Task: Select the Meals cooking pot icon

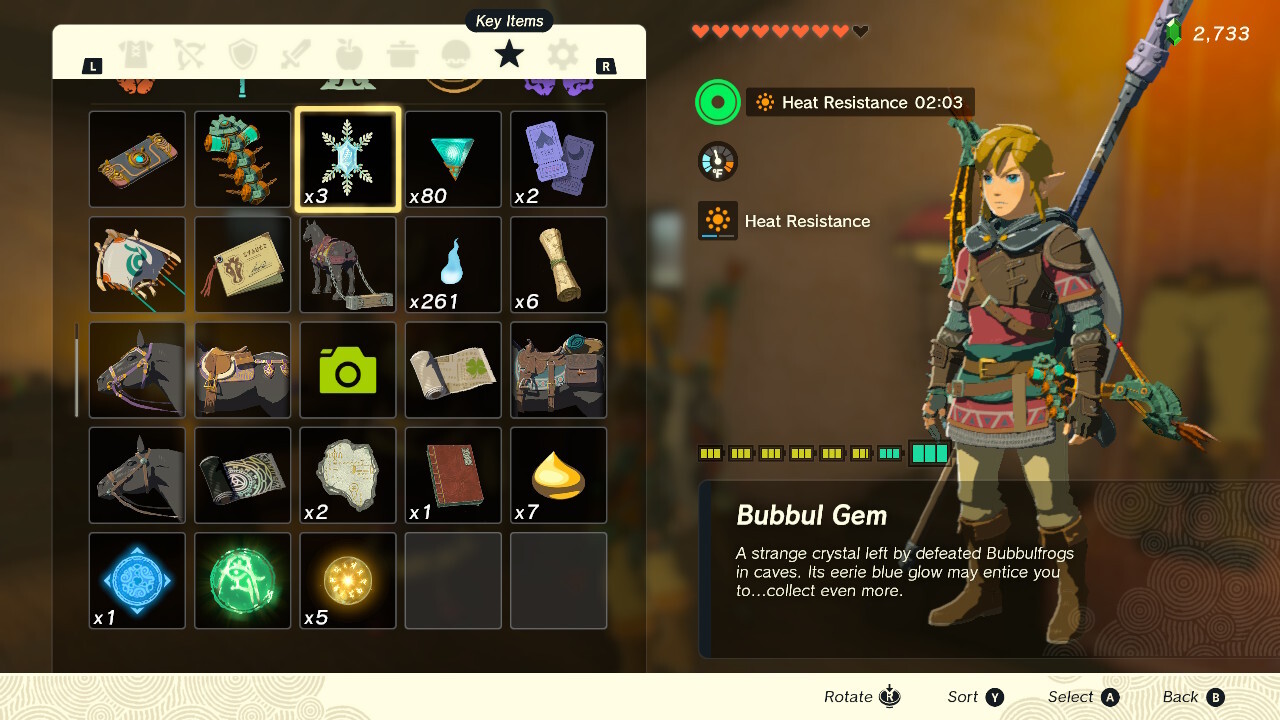Action: coord(402,56)
